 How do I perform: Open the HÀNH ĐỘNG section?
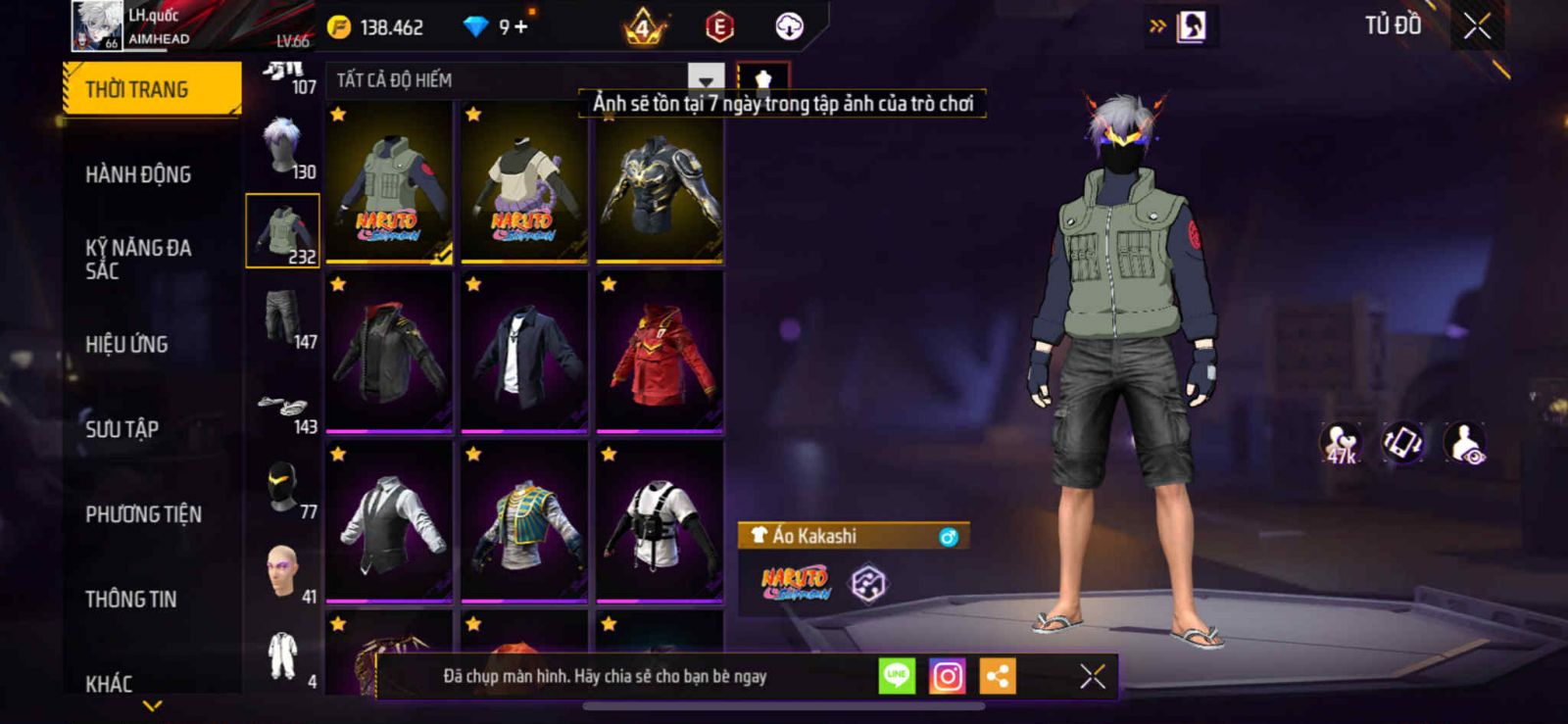pos(138,174)
